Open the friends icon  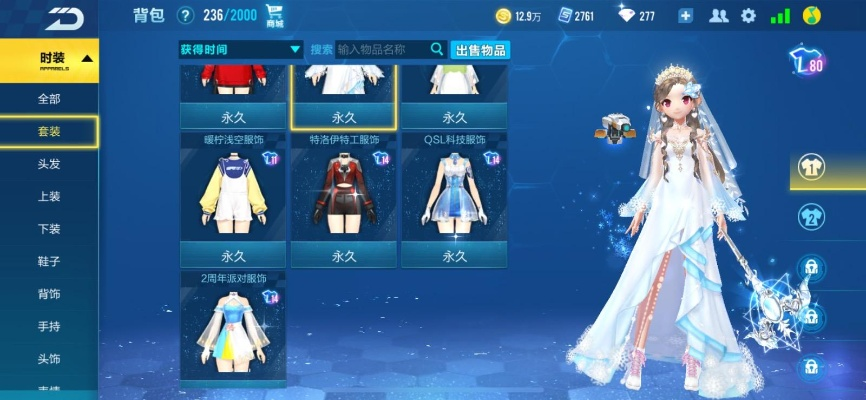718,16
